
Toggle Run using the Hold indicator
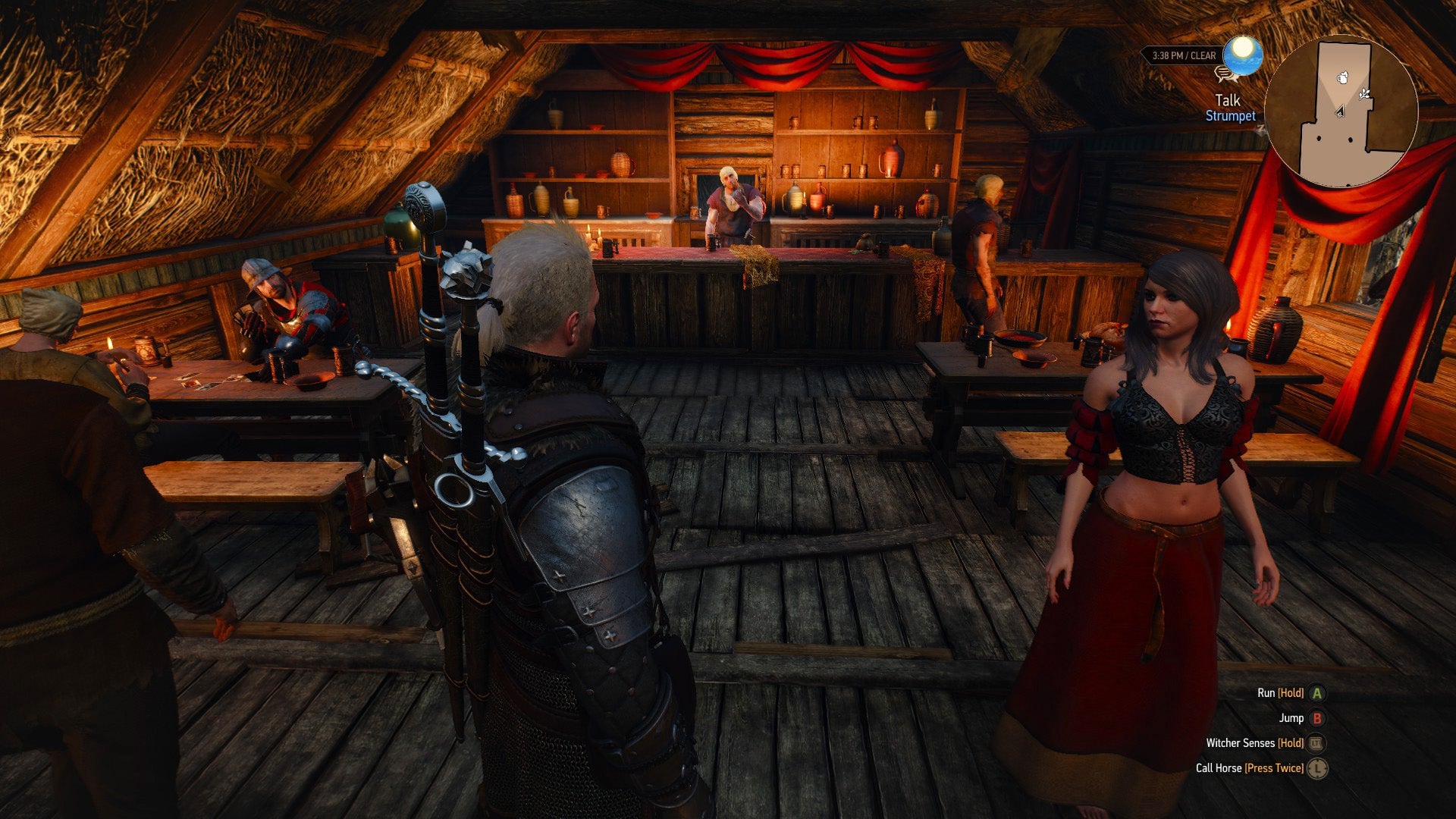1289,692
